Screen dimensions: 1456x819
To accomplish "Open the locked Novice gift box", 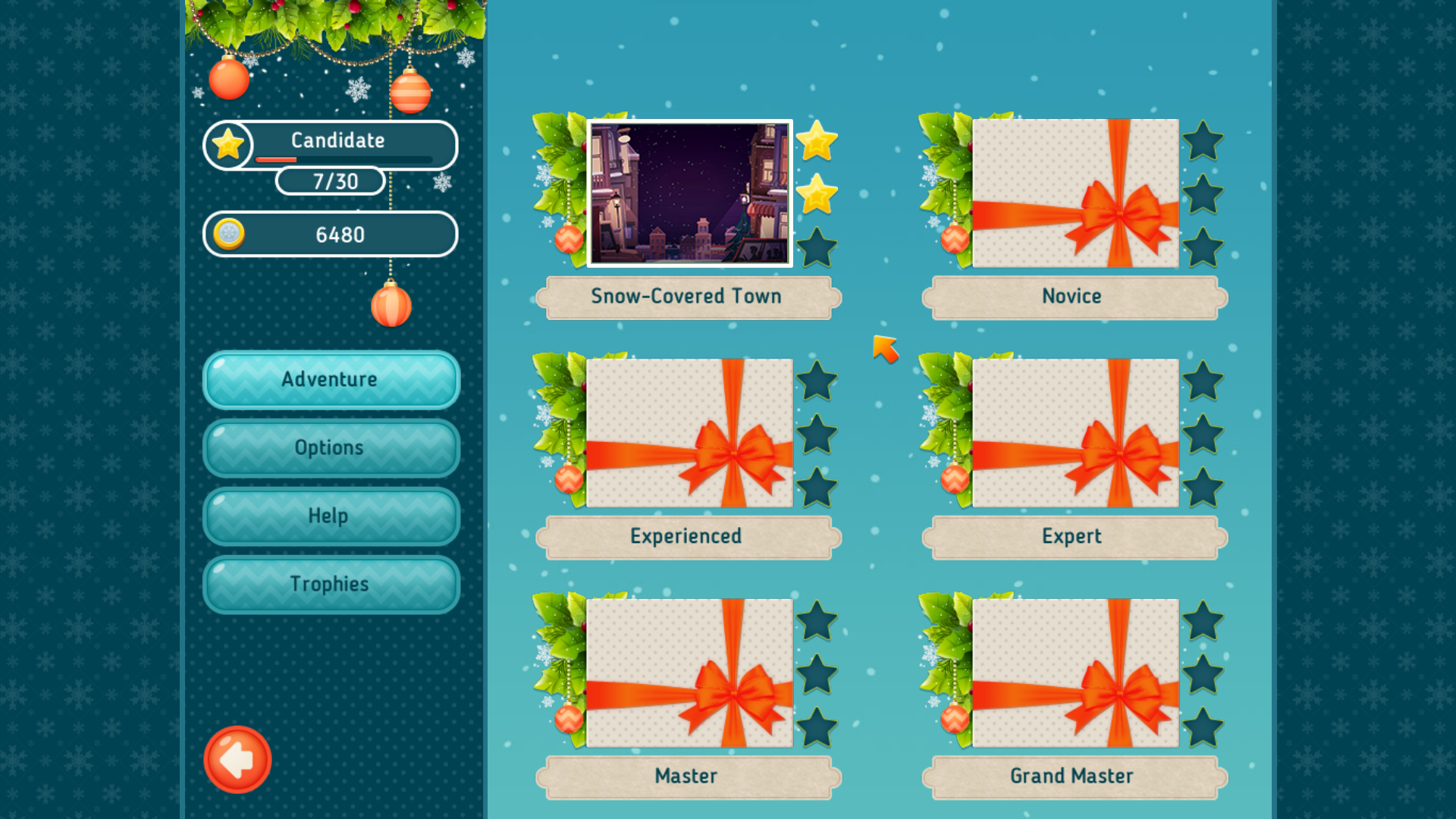I will point(1073,194).
